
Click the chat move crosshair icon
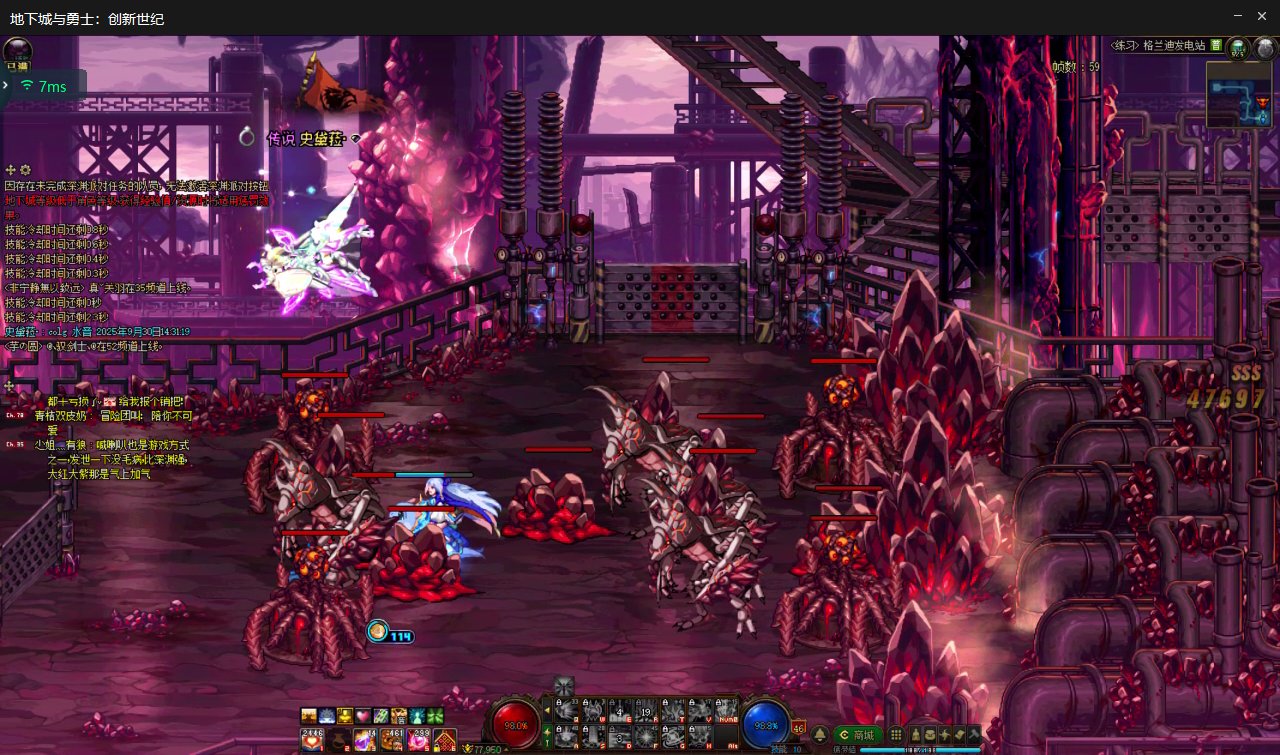11,170
